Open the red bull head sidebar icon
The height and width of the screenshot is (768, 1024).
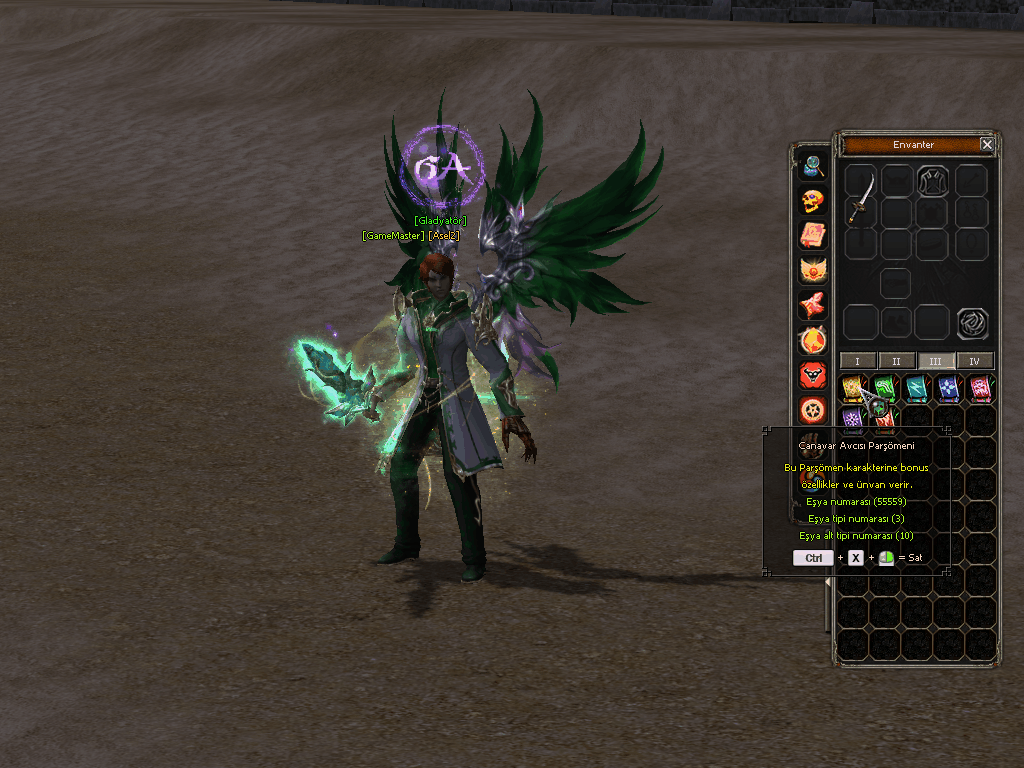(813, 375)
